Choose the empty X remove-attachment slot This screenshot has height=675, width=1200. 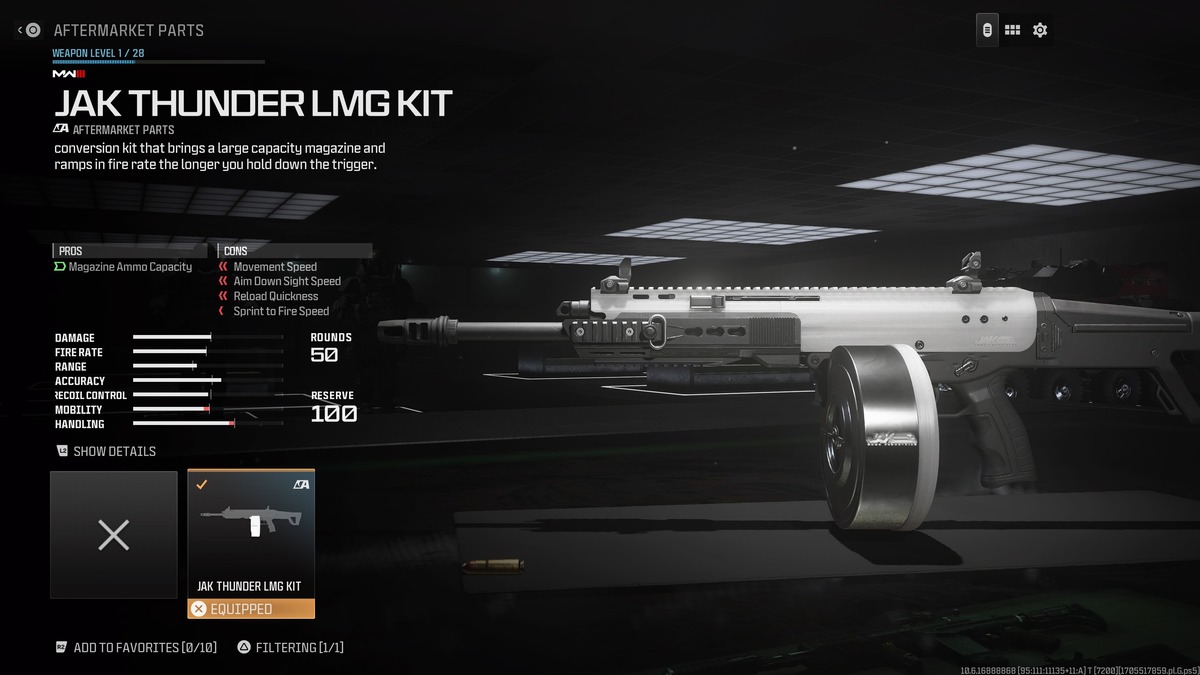coord(114,535)
